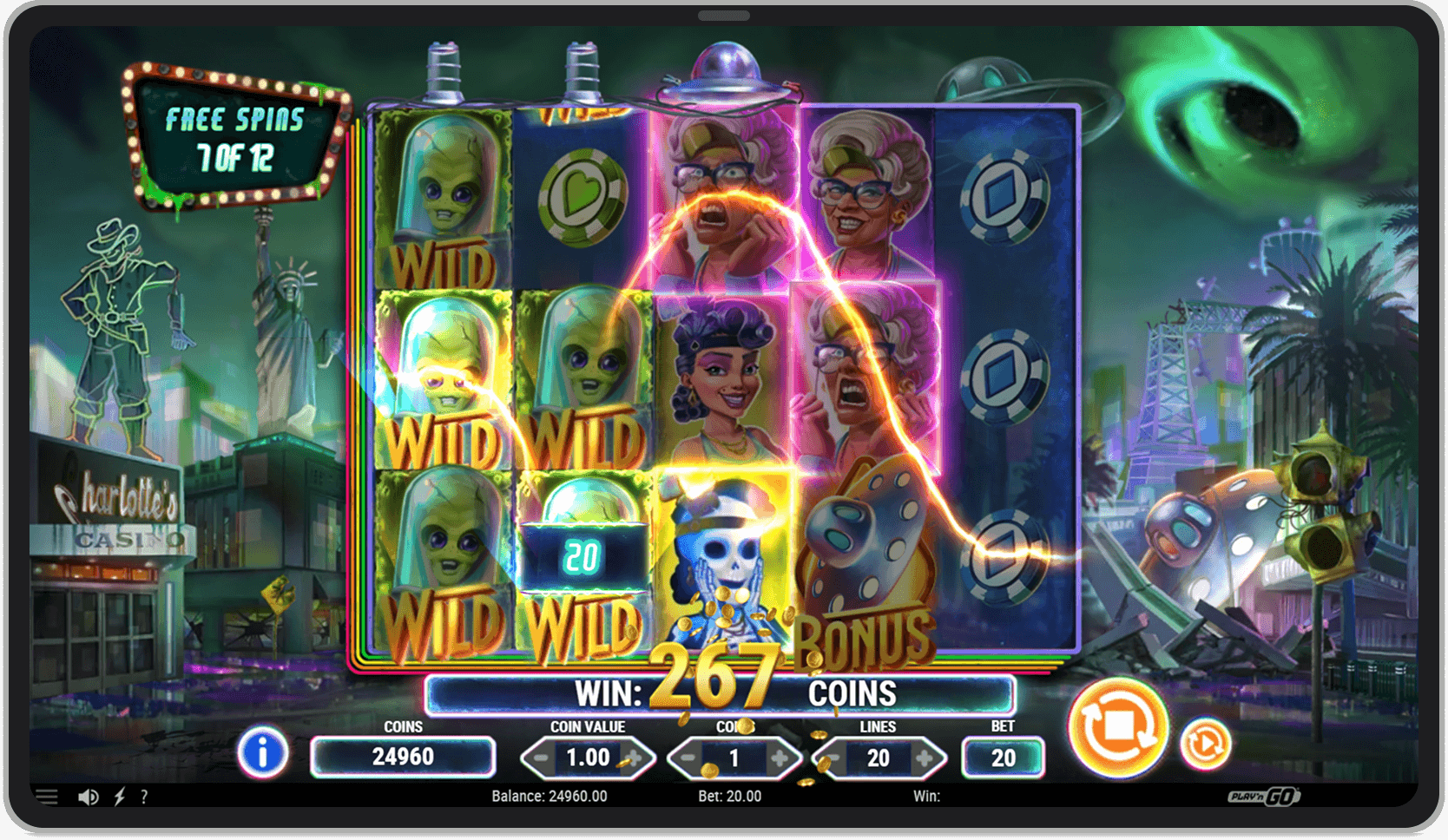This screenshot has width=1448, height=840.
Task: Click the COIN VALUE 1.00 field
Action: click(586, 757)
